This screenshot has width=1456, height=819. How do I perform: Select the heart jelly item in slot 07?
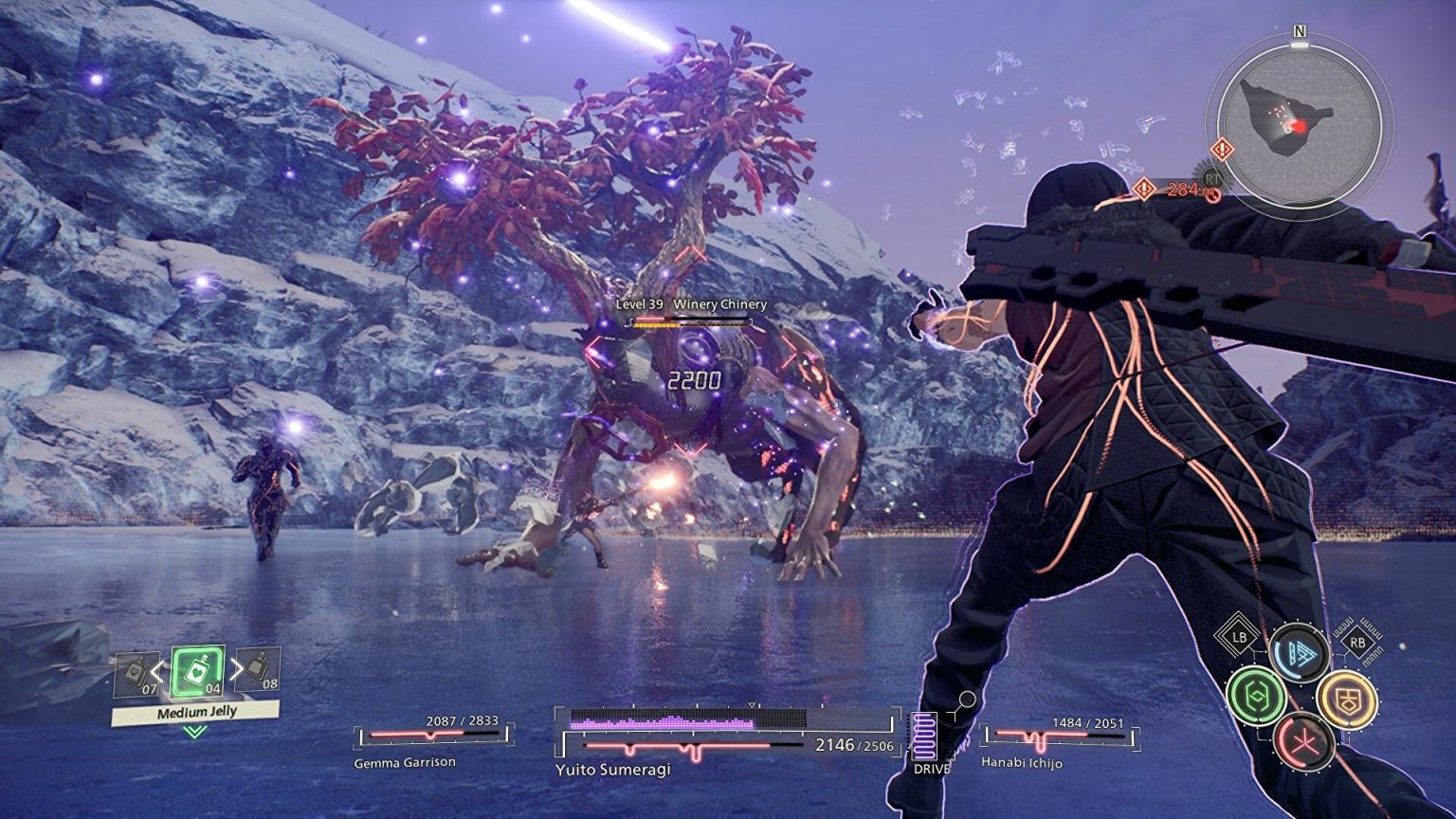[136, 672]
